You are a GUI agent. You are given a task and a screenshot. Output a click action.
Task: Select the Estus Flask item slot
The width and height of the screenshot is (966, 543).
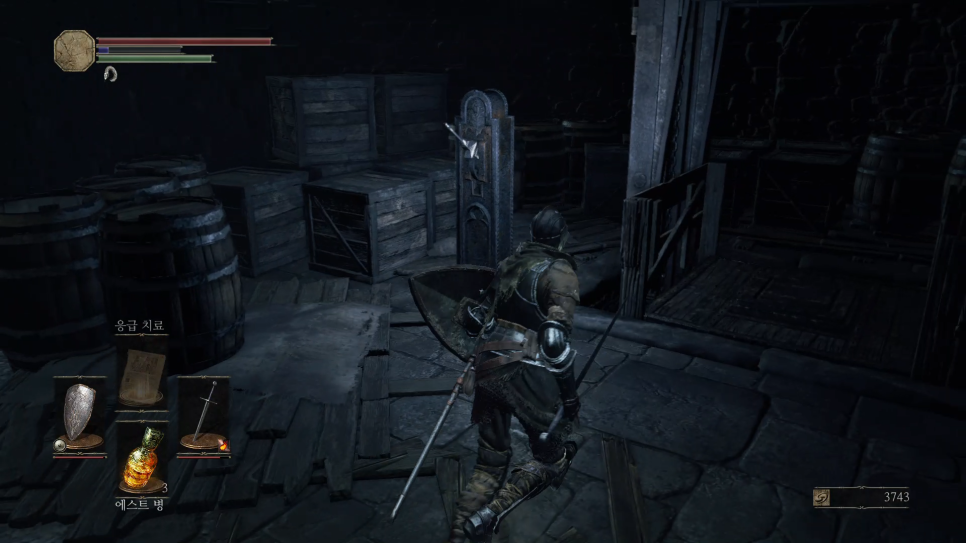coord(141,462)
